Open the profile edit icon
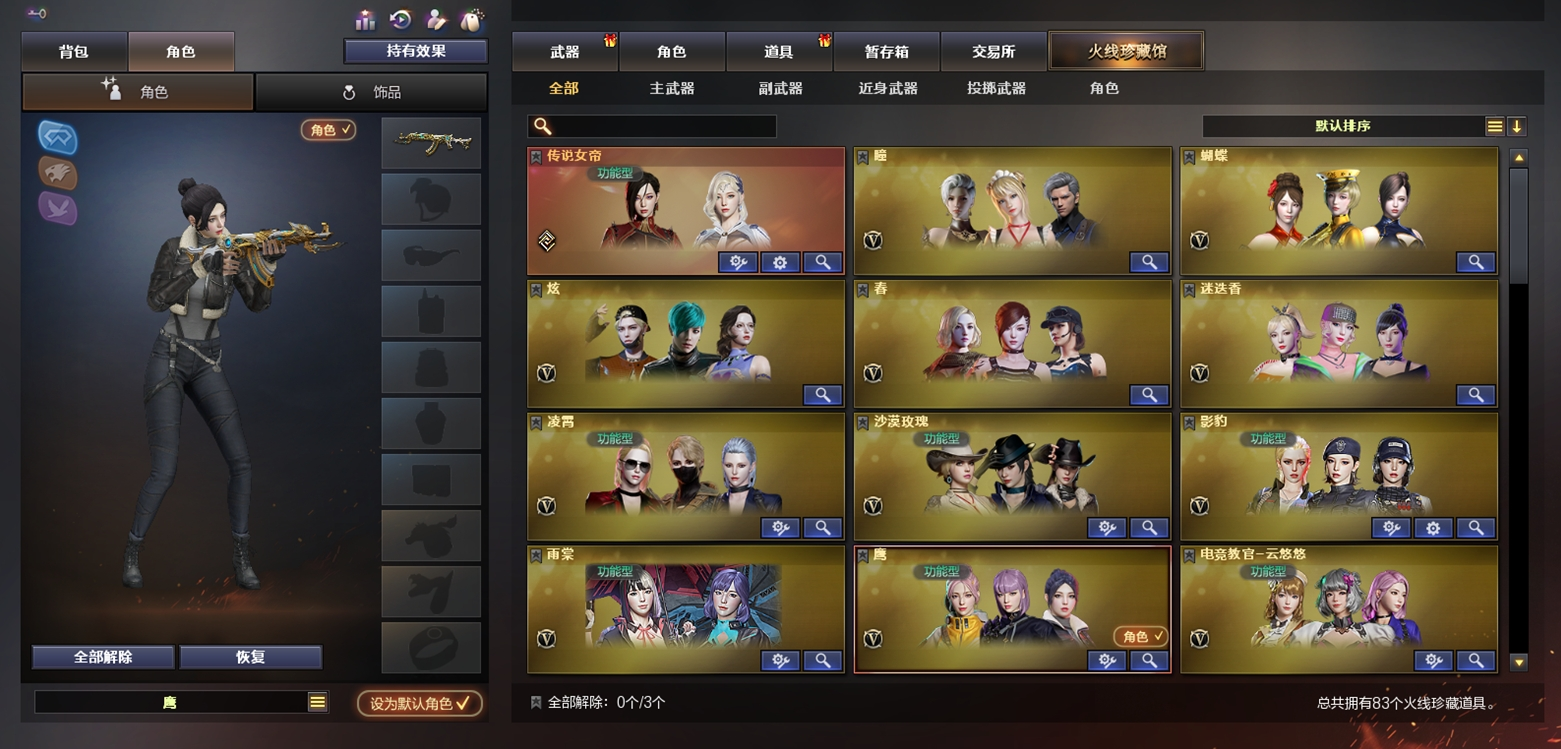This screenshot has height=749, width=1561. point(437,19)
